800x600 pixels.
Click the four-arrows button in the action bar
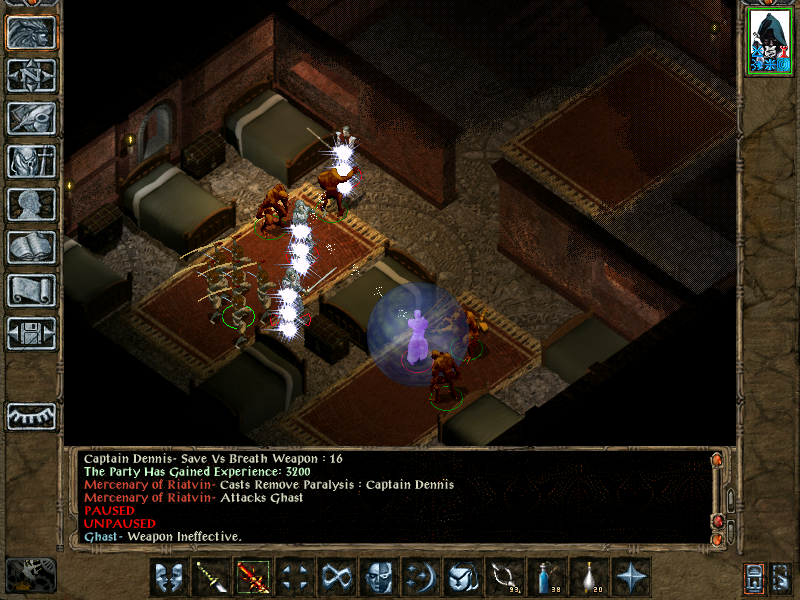click(295, 576)
